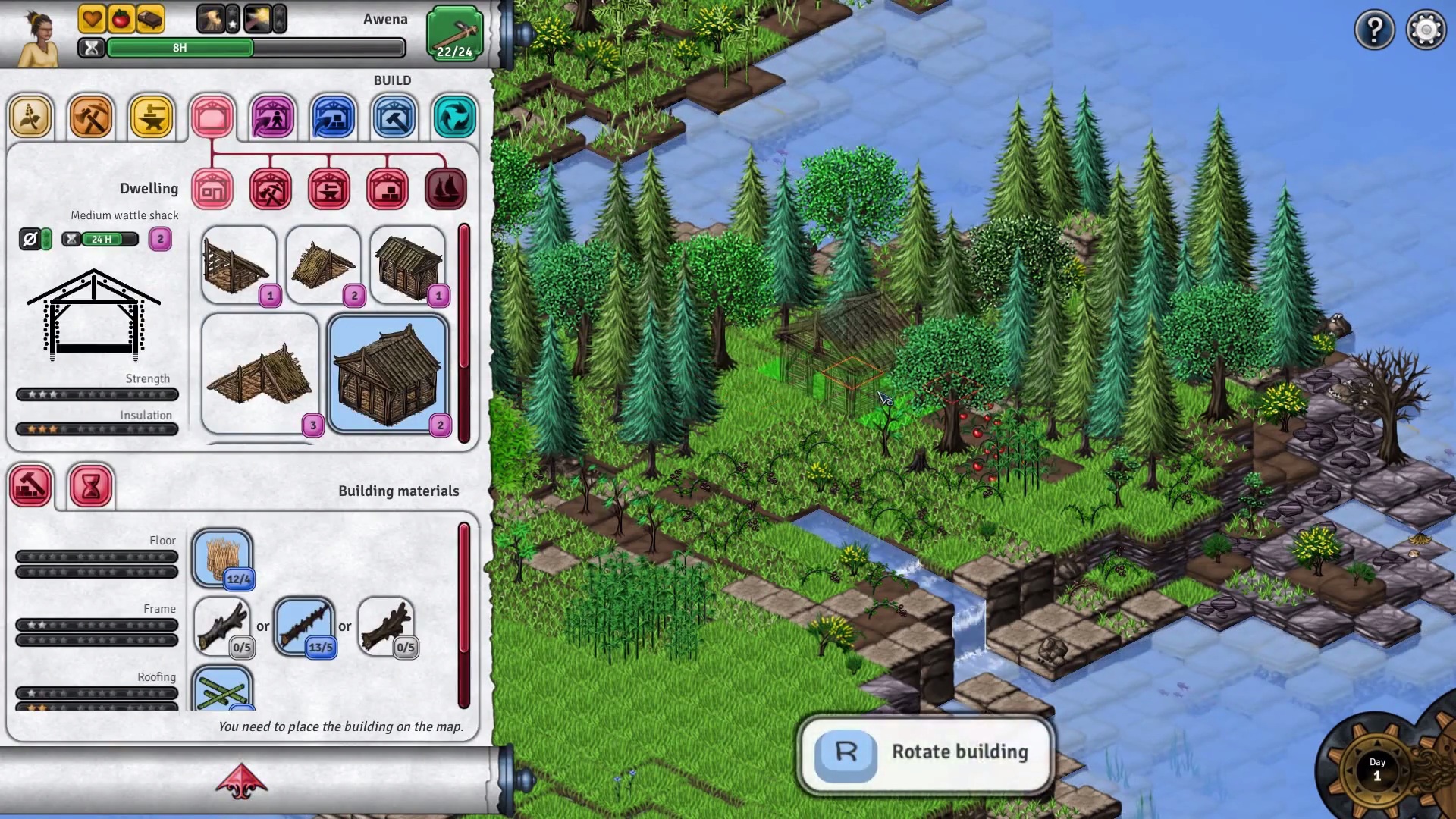Expand the blue storage build category

click(334, 118)
